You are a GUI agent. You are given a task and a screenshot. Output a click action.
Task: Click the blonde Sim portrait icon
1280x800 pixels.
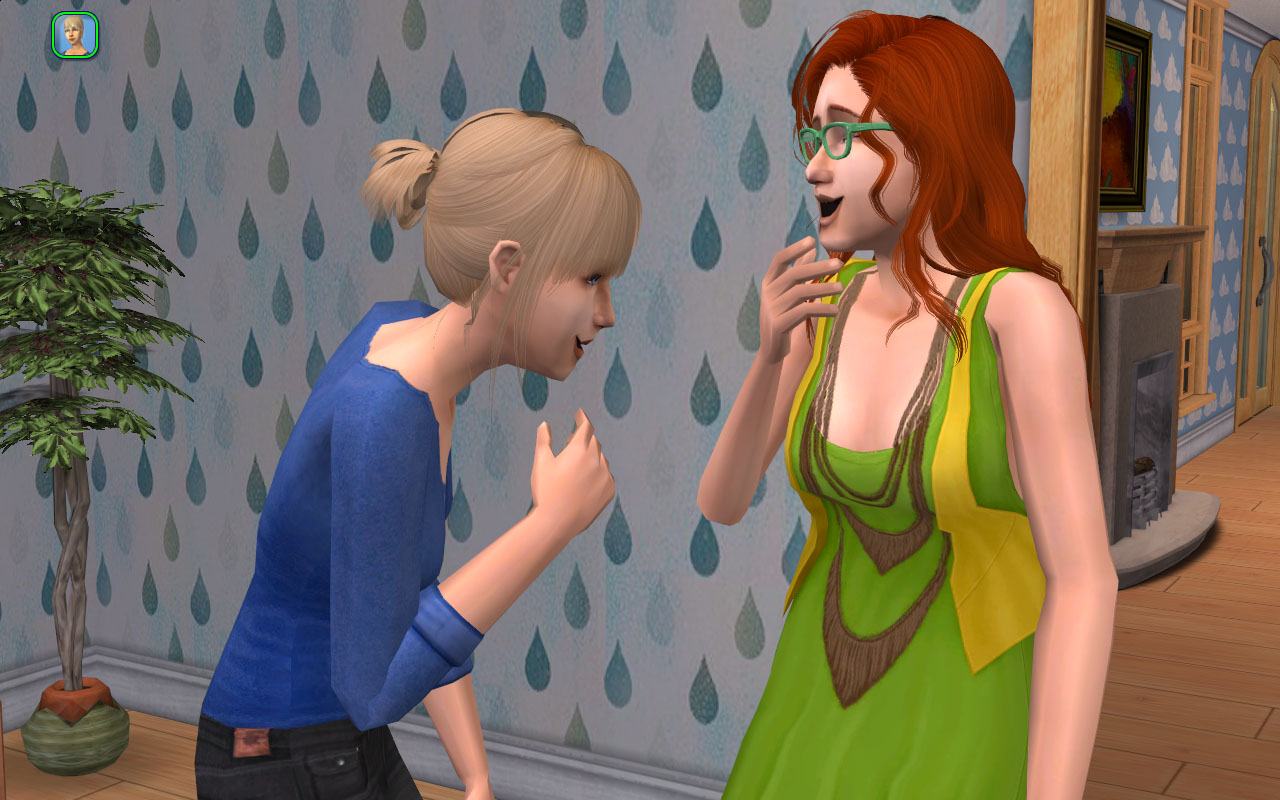[75, 35]
